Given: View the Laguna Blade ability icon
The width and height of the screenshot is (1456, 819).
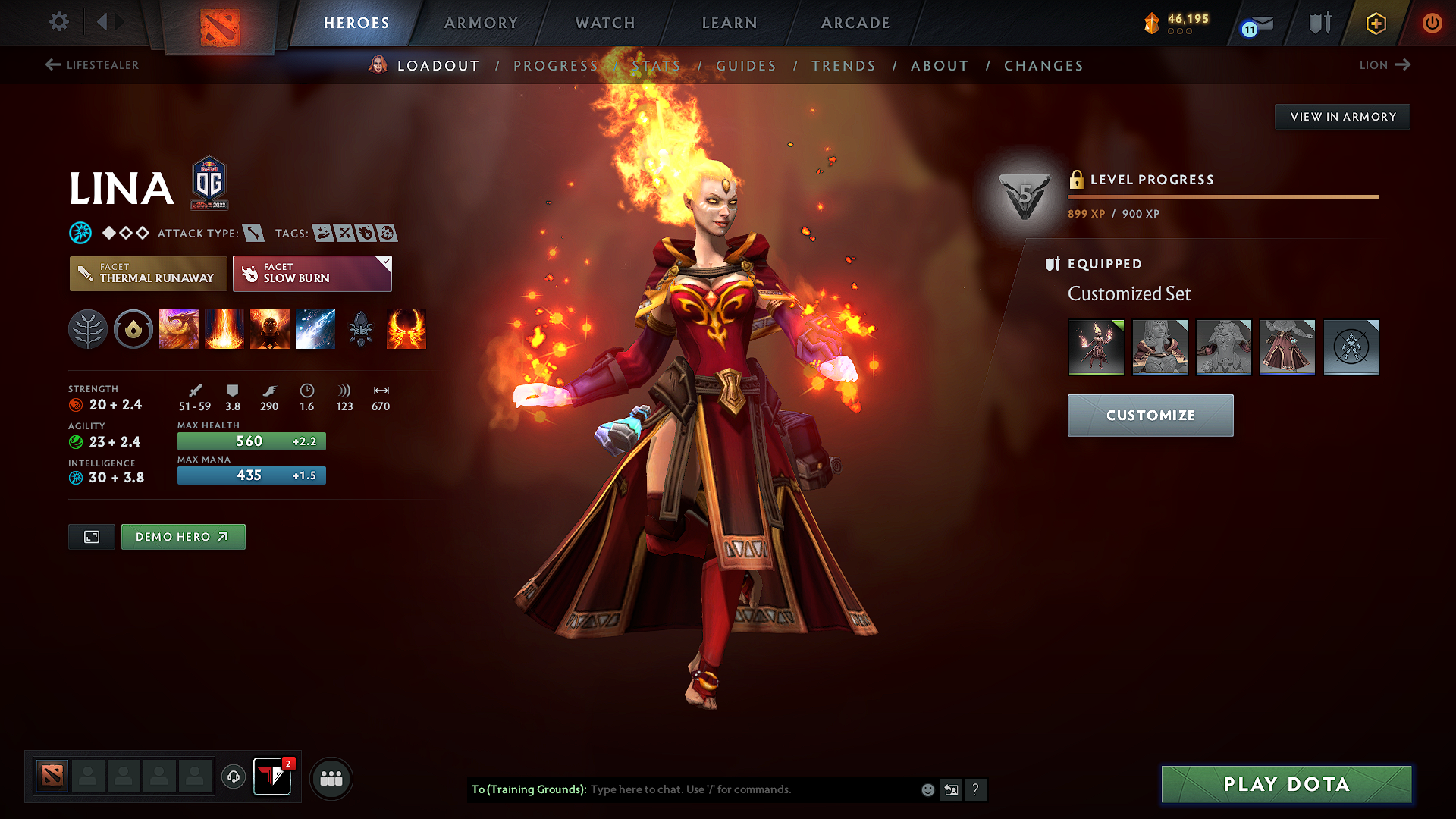Looking at the screenshot, I should (315, 329).
